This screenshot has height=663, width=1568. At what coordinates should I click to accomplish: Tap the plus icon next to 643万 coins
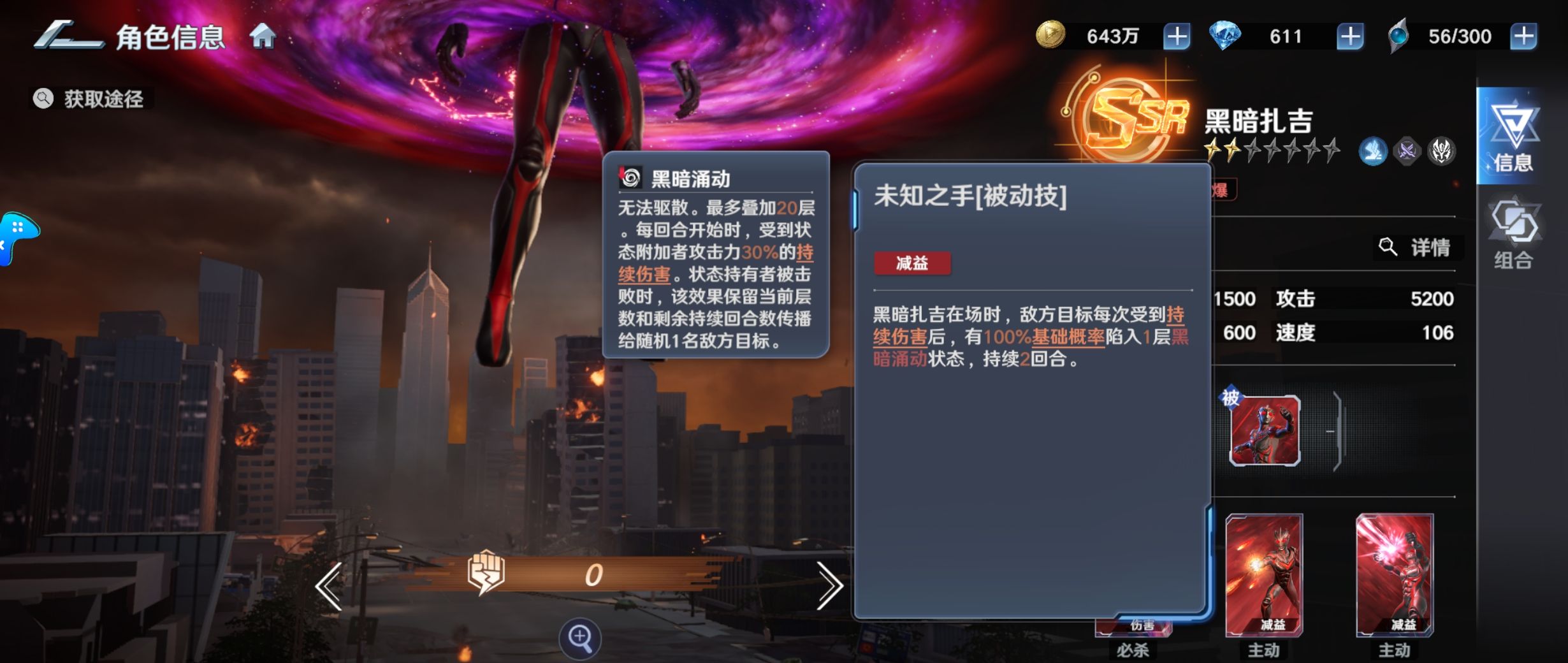(1179, 36)
